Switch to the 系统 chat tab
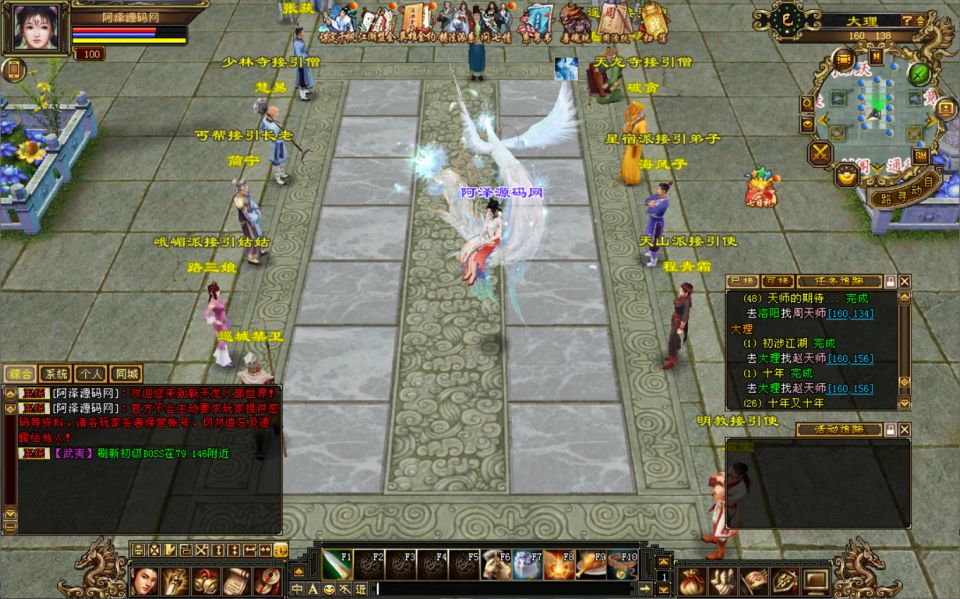 [x=56, y=374]
